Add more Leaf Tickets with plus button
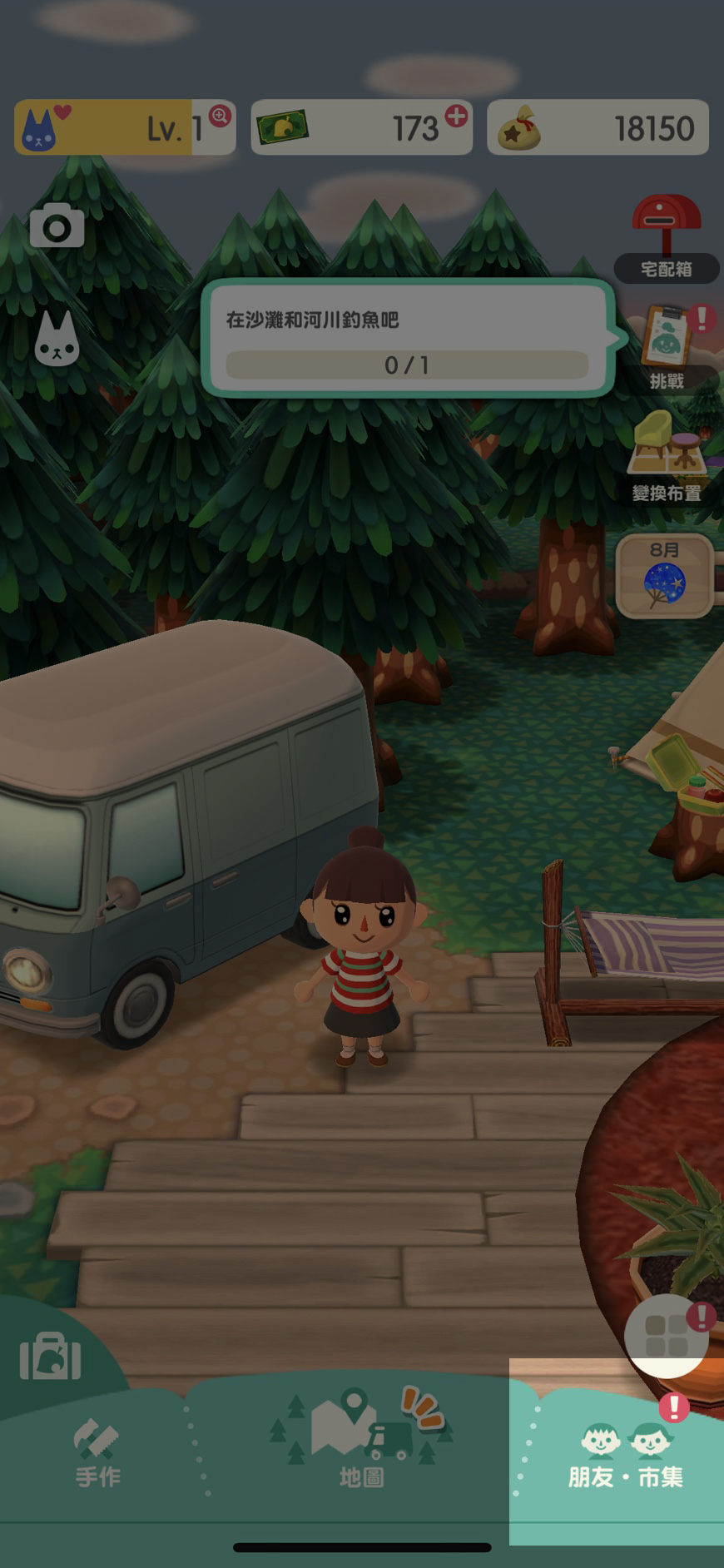724x1568 pixels. [x=456, y=116]
